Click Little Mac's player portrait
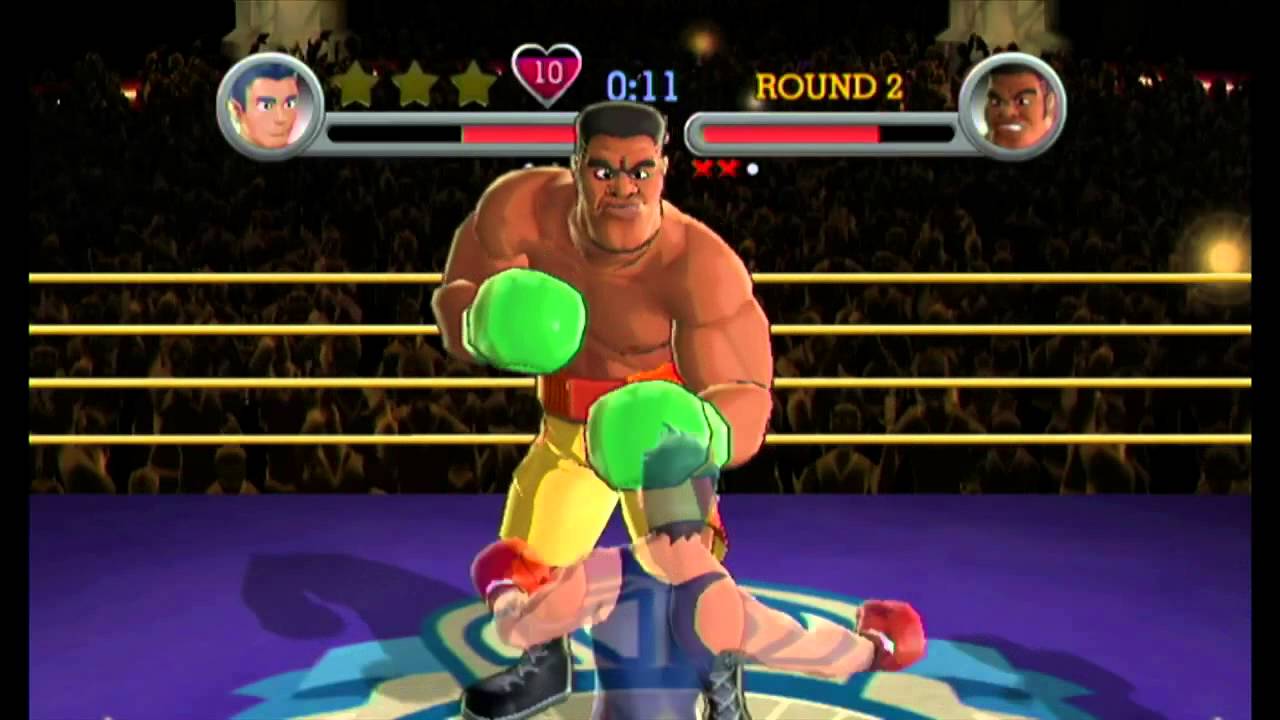The image size is (1280, 720). 269,105
